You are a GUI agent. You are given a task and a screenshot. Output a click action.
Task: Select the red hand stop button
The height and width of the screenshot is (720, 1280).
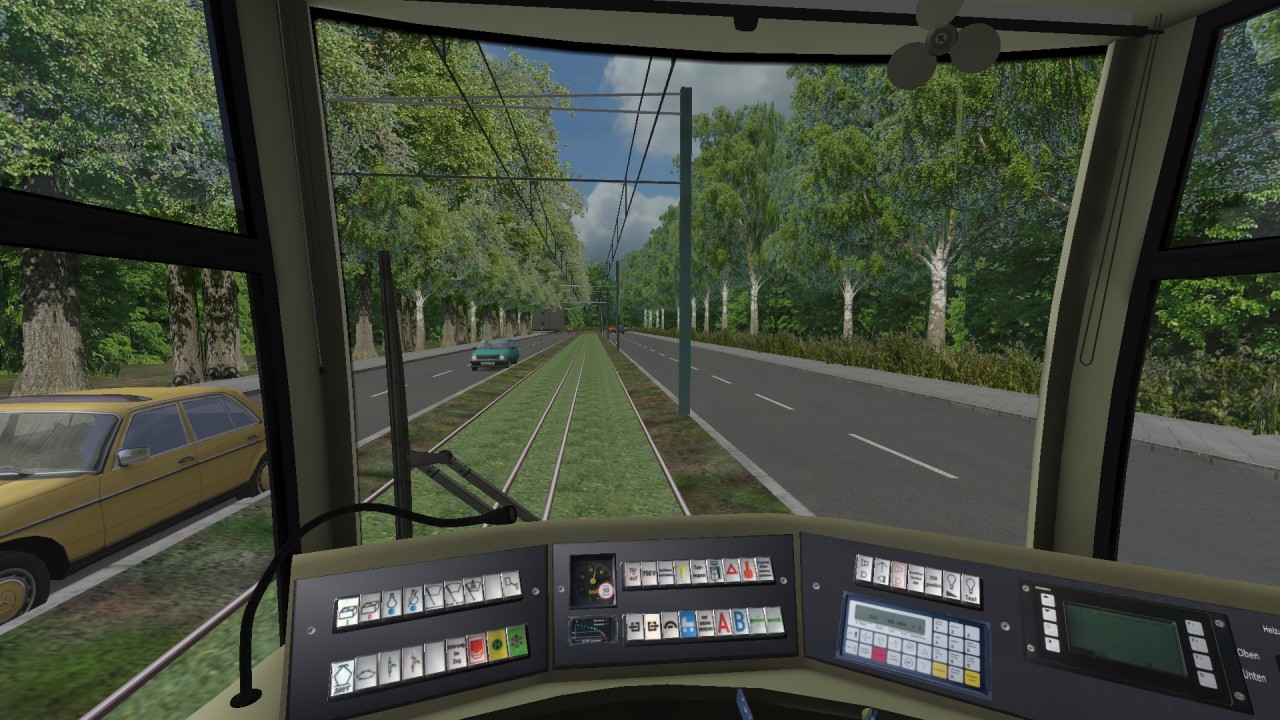[748, 571]
